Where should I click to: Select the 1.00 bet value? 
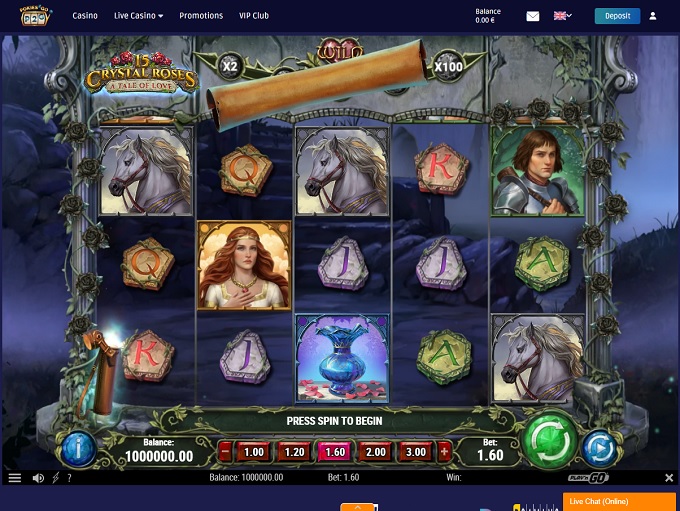(254, 451)
